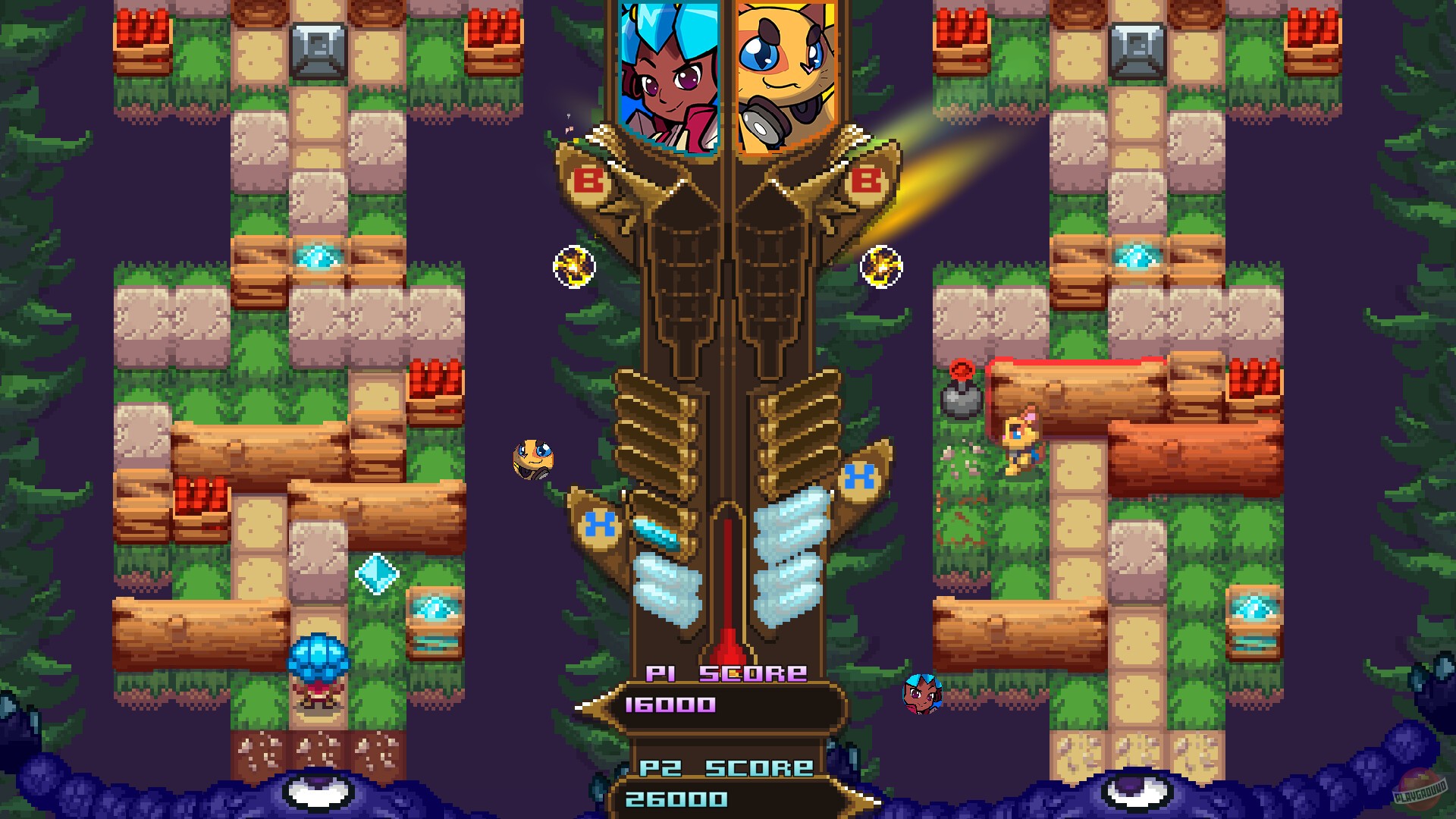Collect the left lightning power-up orb
This screenshot has height=819, width=1456.
(x=573, y=264)
